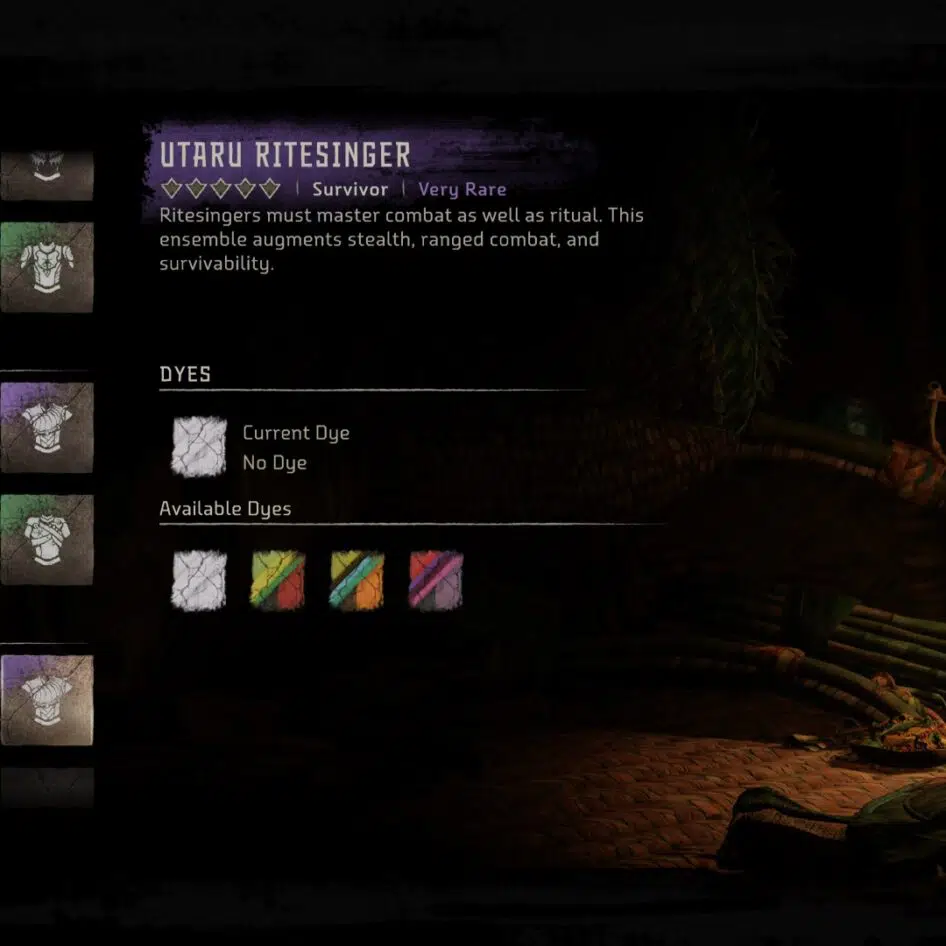
Task: Apply the yellow, teal and orange dye
Action: (357, 580)
